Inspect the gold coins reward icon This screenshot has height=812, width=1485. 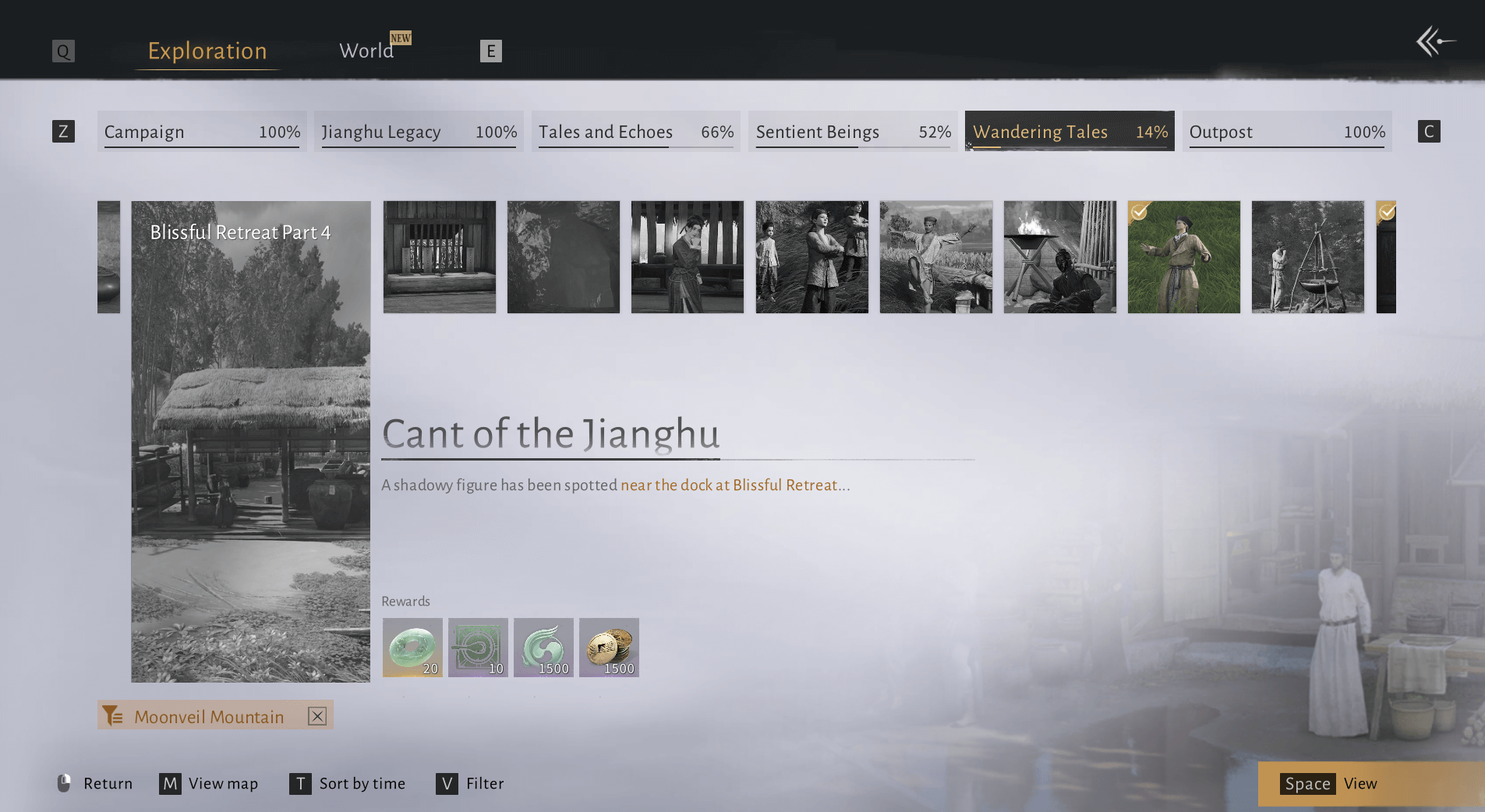pyautogui.click(x=609, y=648)
